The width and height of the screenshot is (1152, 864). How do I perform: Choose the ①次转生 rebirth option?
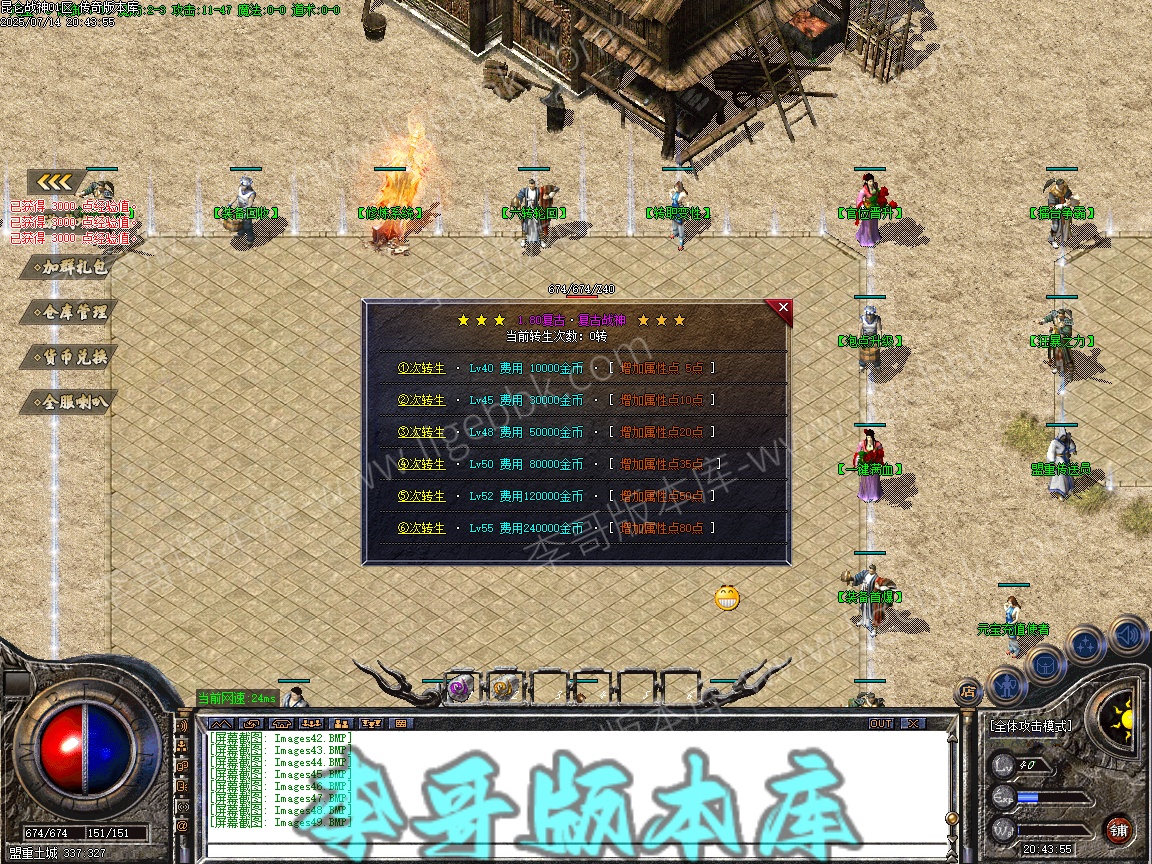[x=421, y=368]
